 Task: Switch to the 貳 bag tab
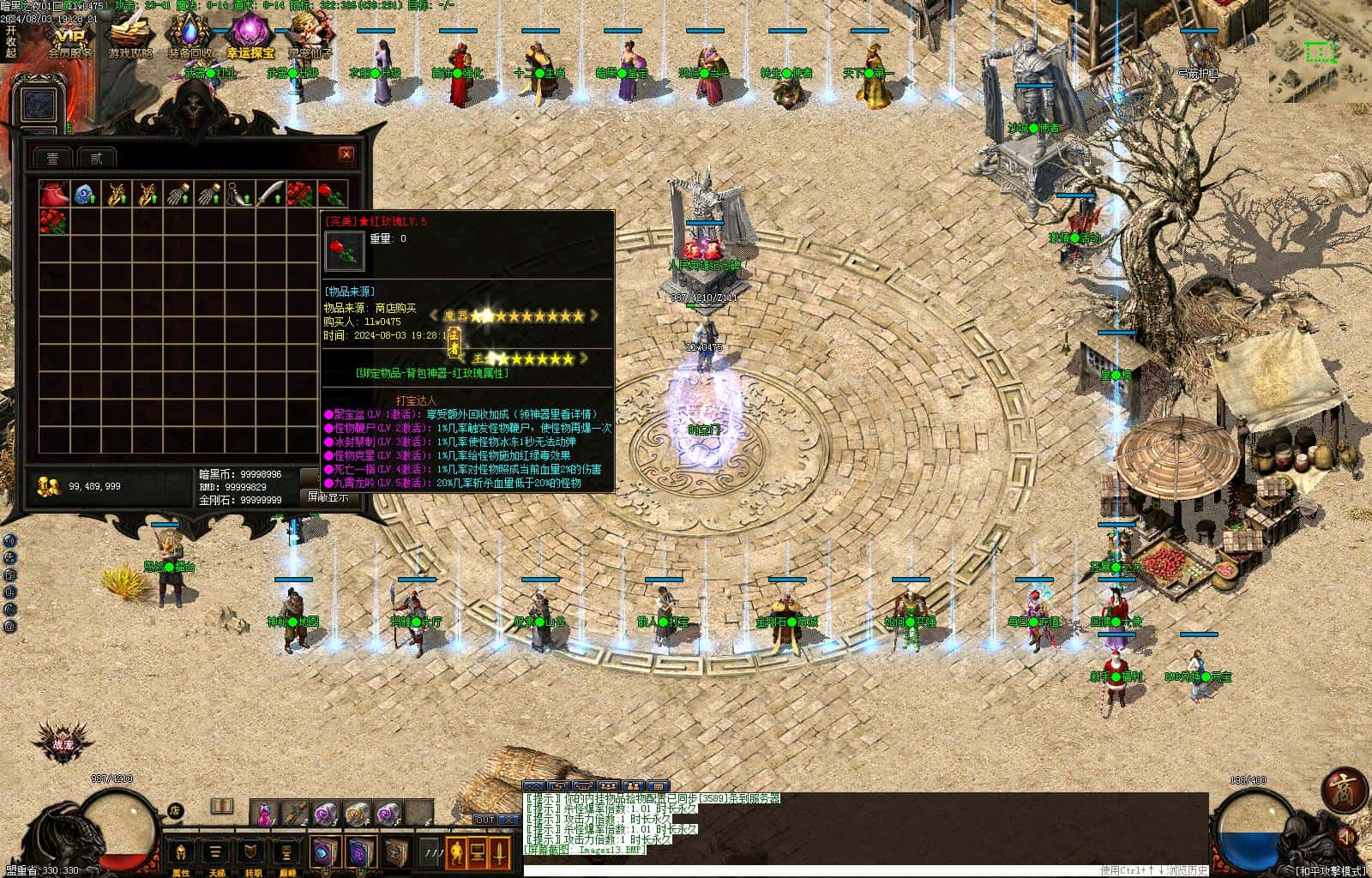coord(96,158)
